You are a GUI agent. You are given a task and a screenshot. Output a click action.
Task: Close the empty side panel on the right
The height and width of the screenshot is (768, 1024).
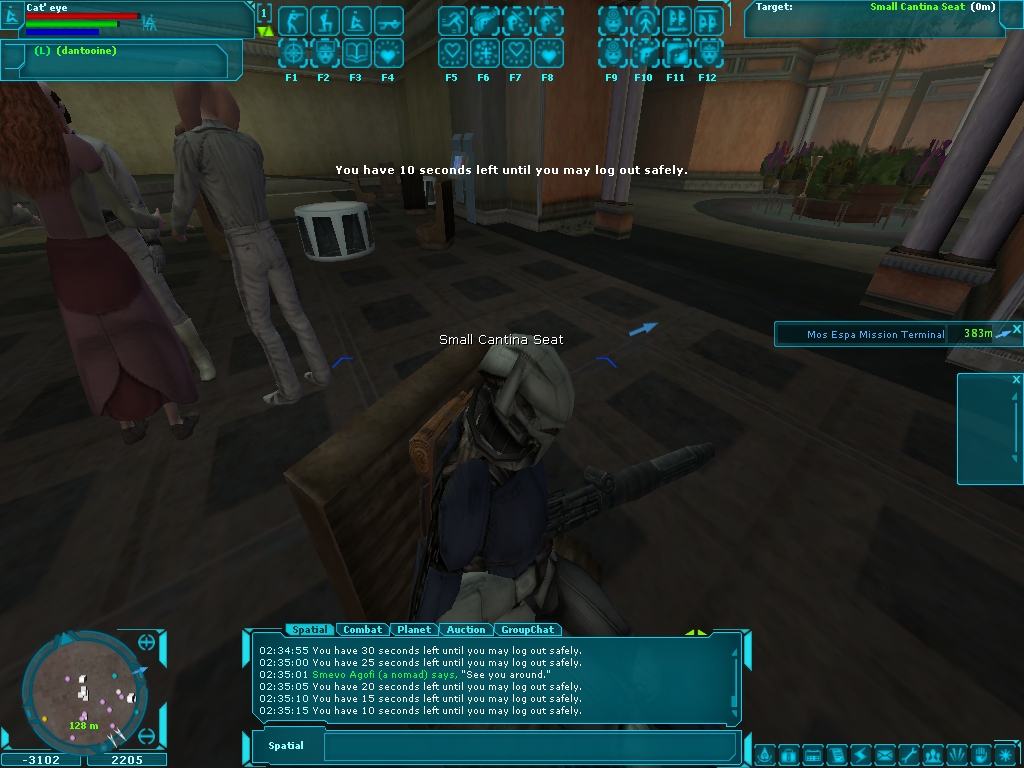point(1016,380)
